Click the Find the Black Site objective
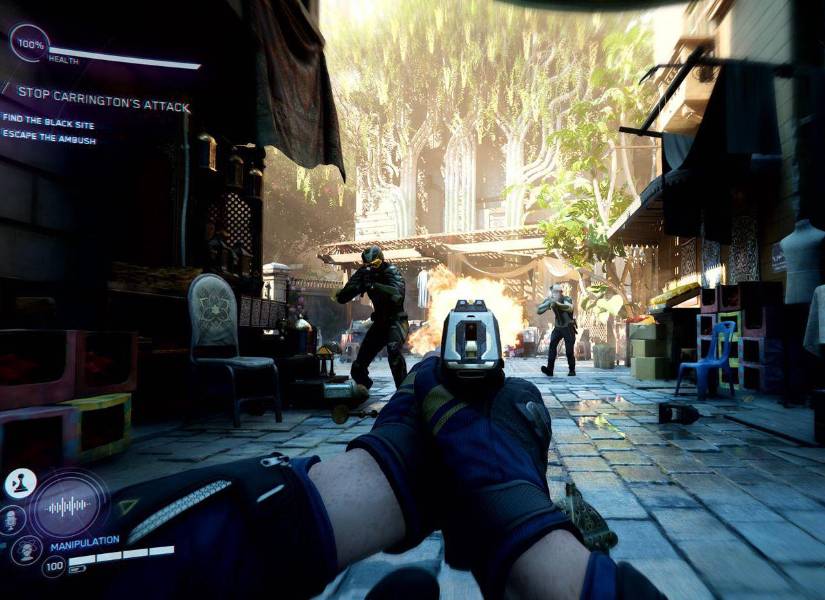Screen dimensions: 825x600 (x=46, y=118)
